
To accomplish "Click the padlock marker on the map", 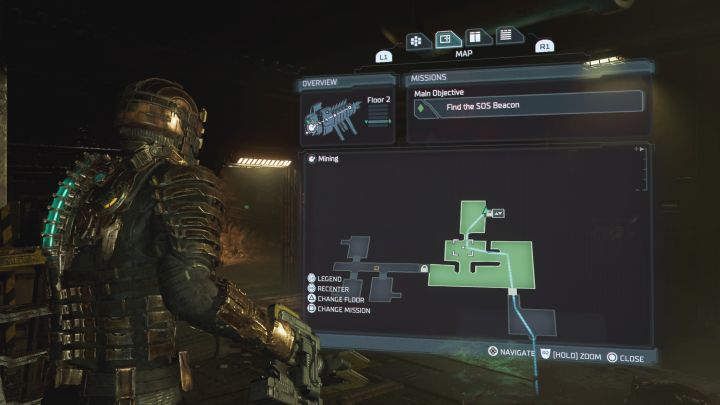I will (x=425, y=269).
